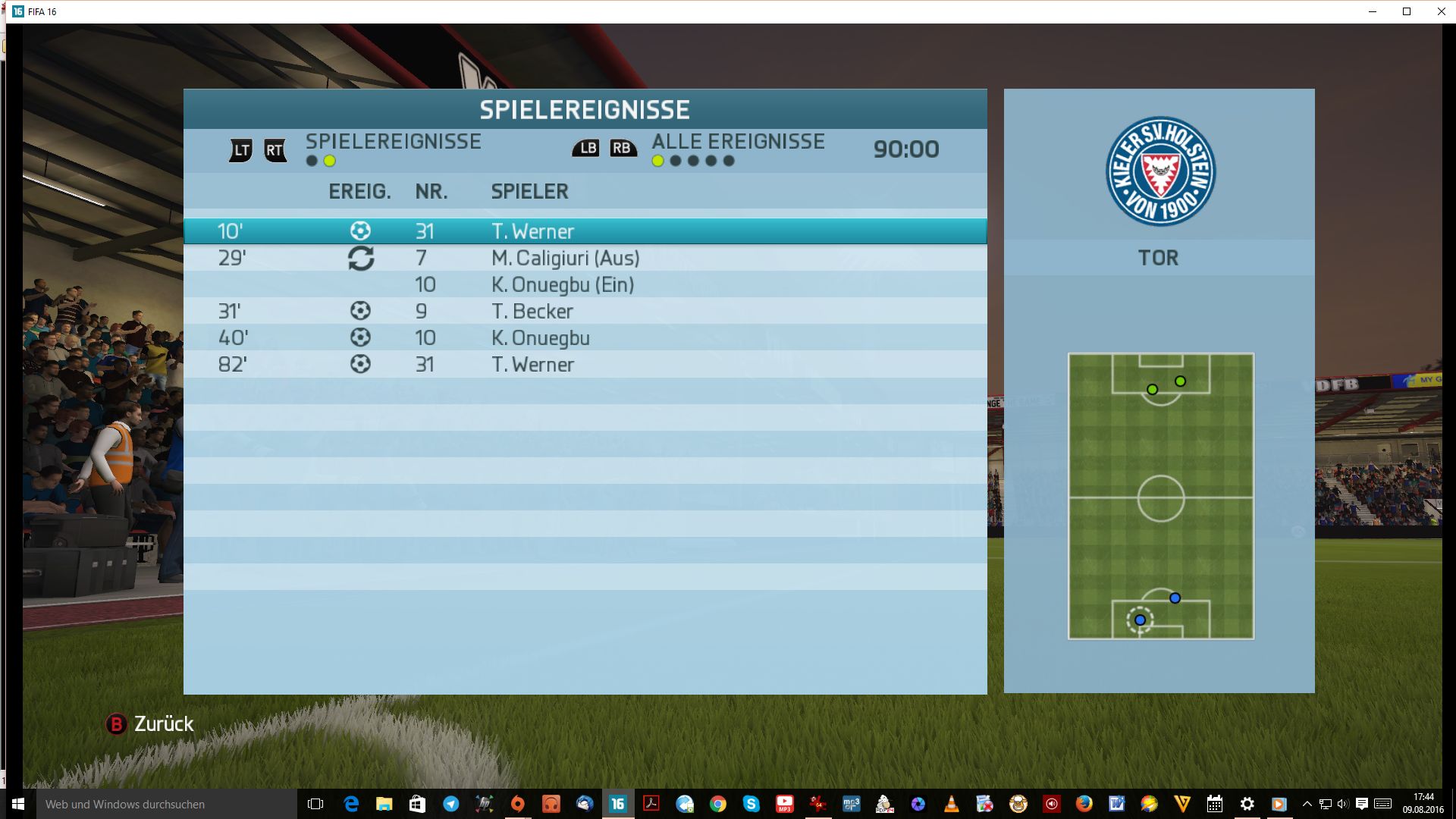Select the K. Onuegbu (Ein) row
The image size is (1456, 819).
[585, 284]
